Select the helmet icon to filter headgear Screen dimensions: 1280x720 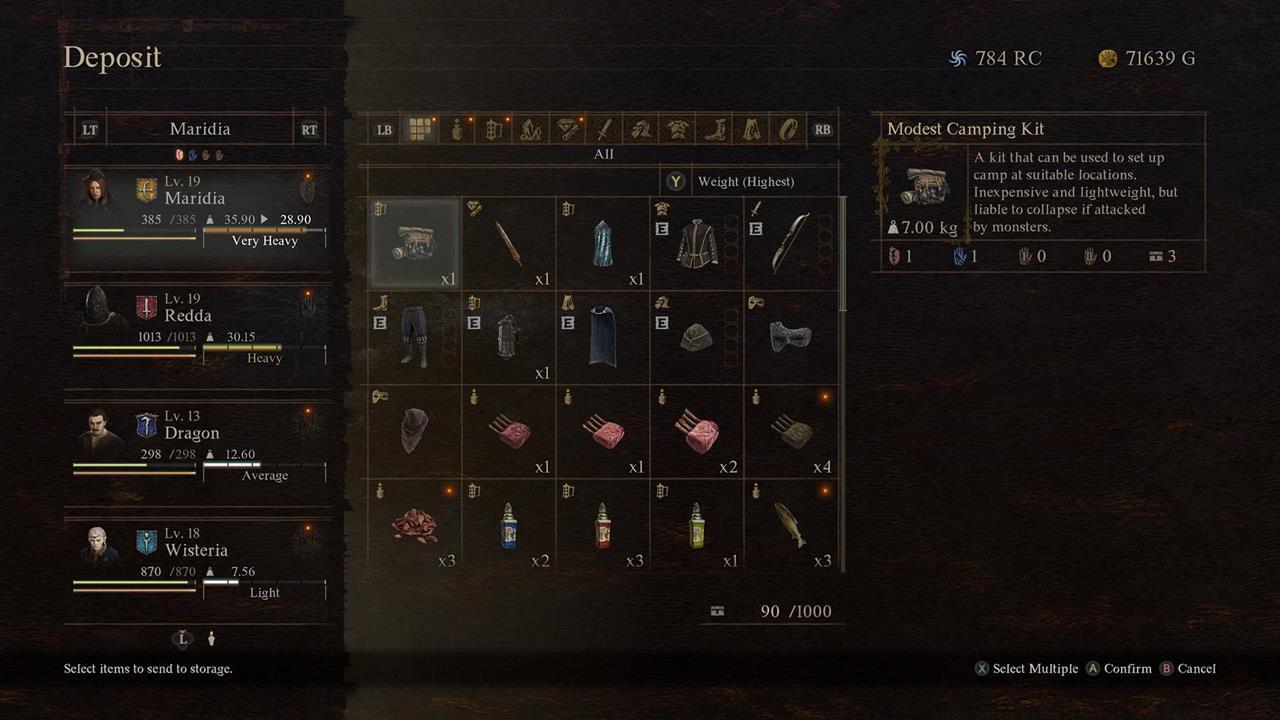[x=640, y=129]
